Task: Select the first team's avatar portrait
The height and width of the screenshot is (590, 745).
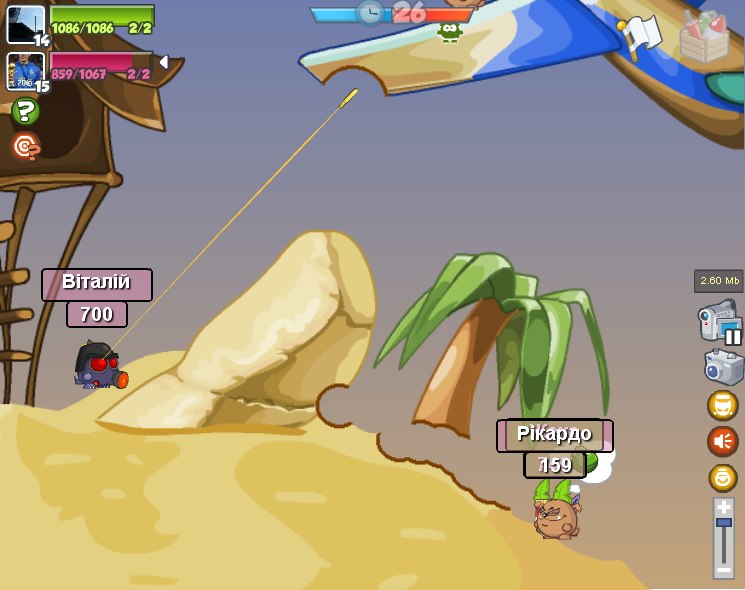Action: coord(25,25)
